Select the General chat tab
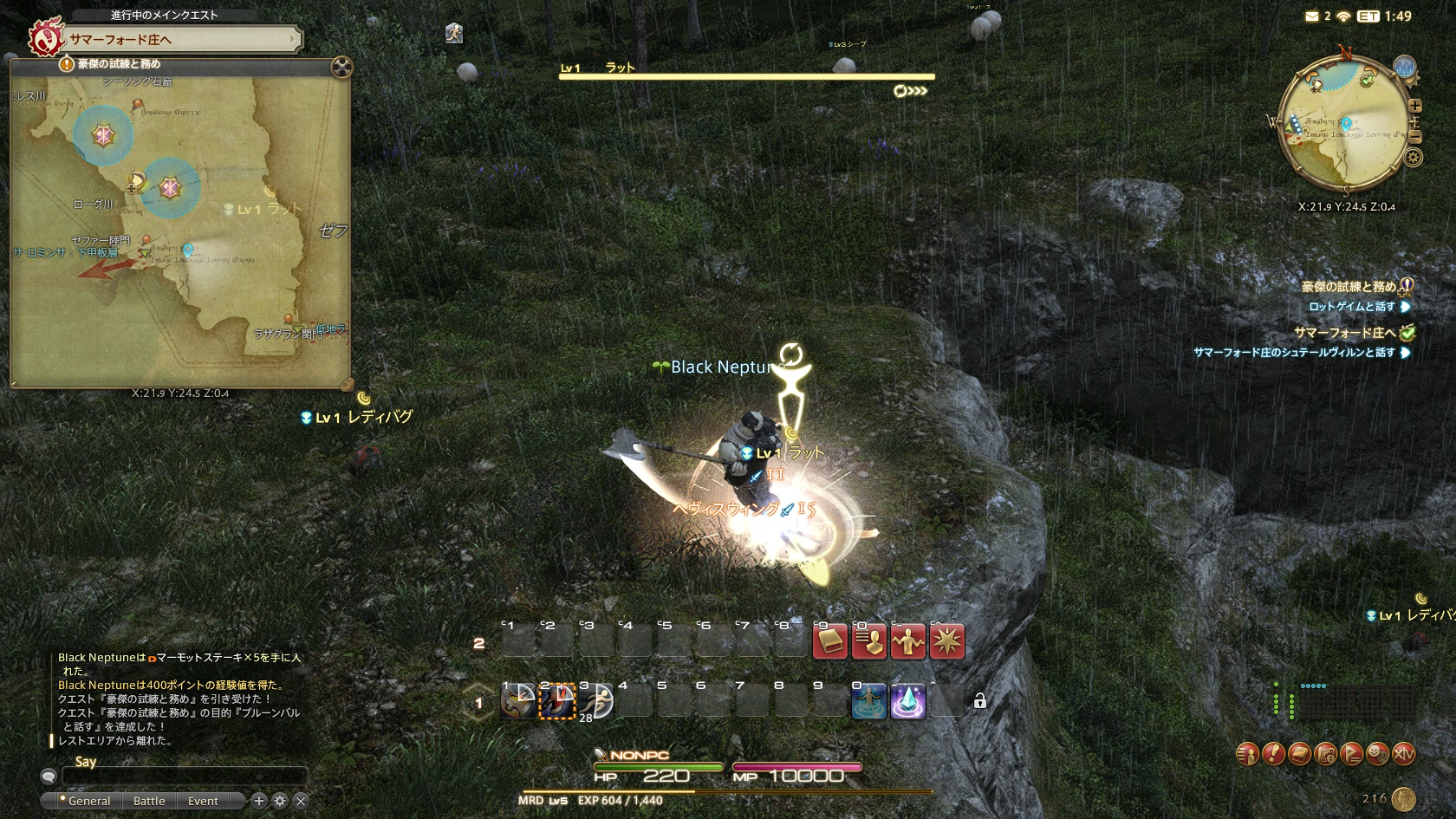1456x819 pixels. pos(88,801)
